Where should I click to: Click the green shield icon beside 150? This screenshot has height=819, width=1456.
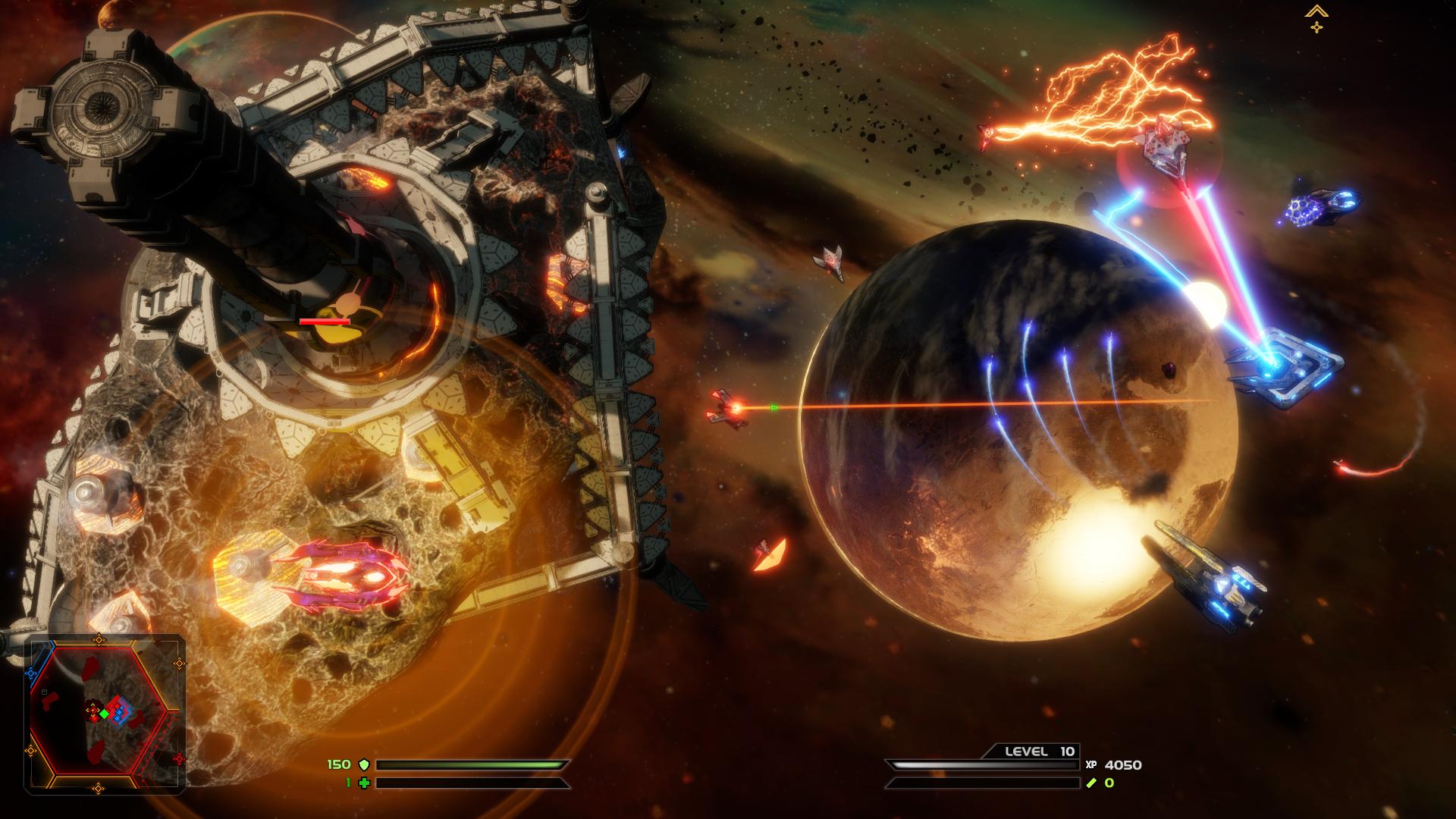point(365,764)
